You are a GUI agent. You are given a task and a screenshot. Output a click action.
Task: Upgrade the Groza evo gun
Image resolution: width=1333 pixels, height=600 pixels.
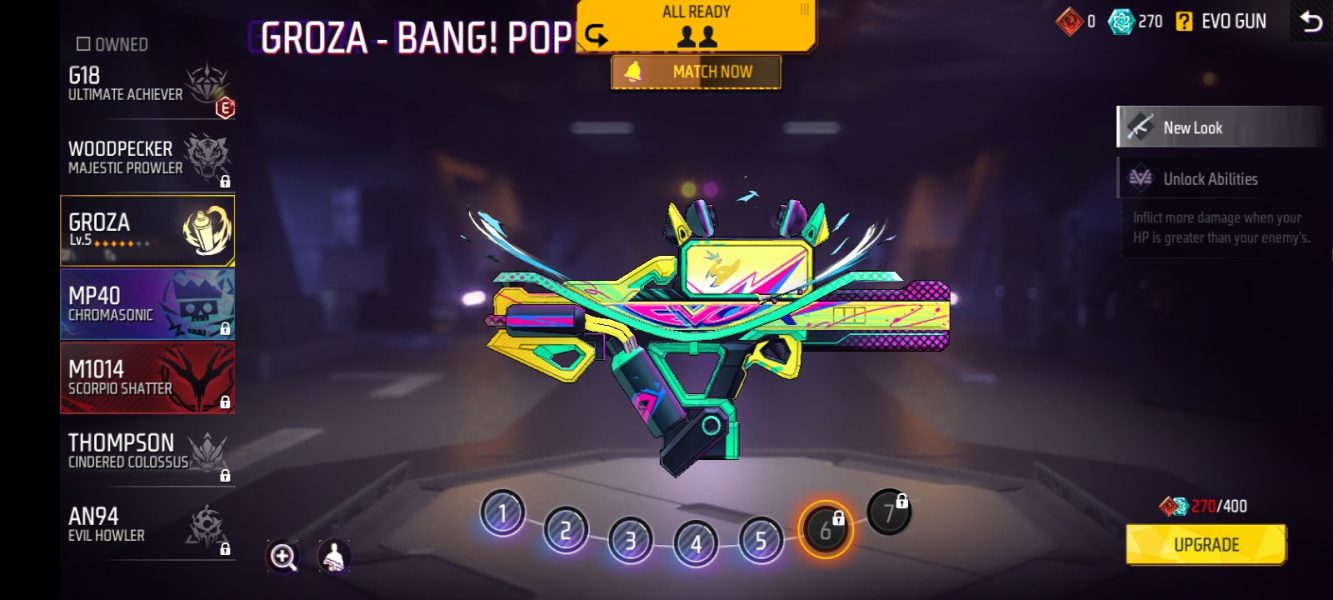pos(1206,545)
